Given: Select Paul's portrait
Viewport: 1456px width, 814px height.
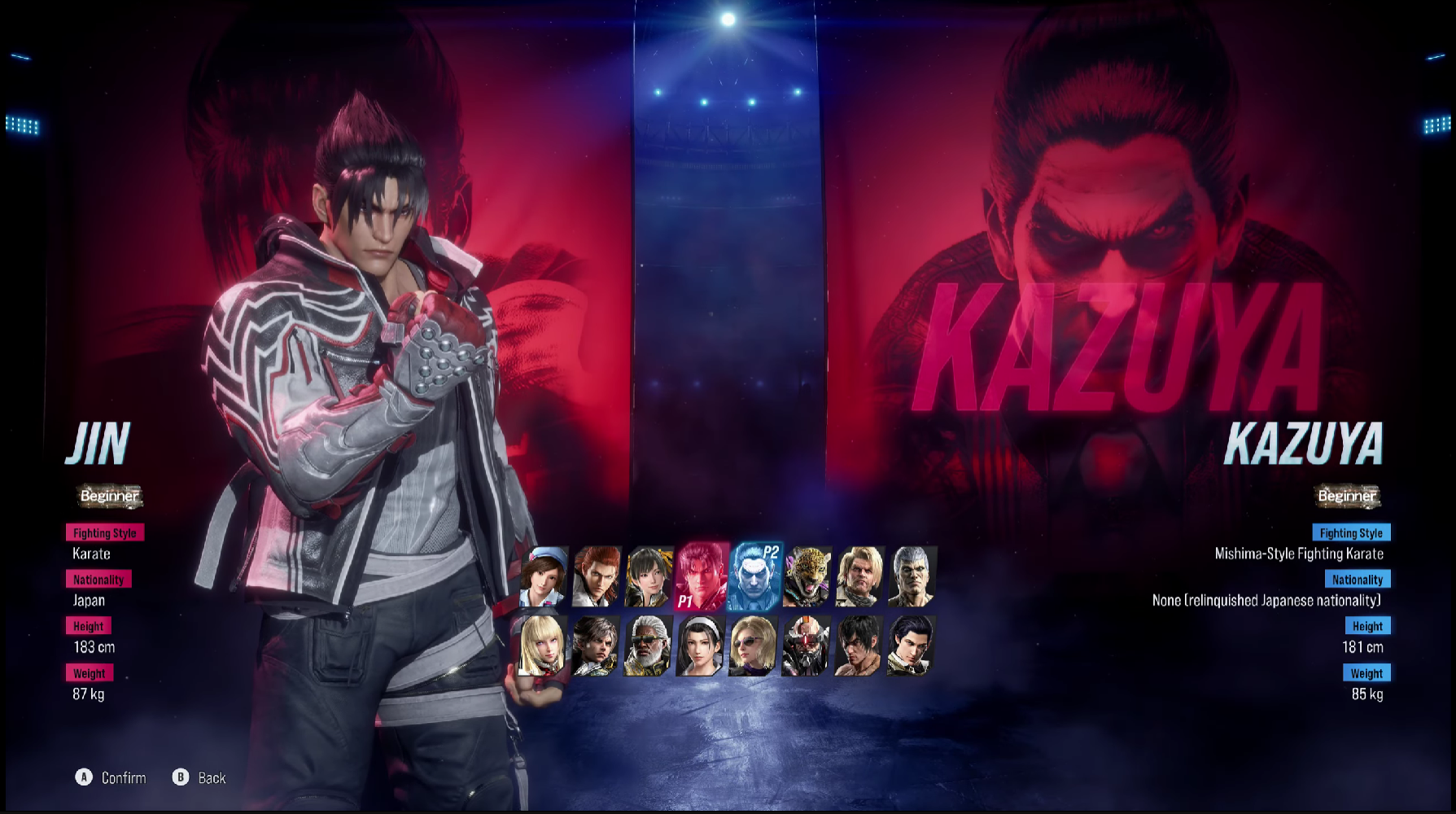Looking at the screenshot, I should (x=859, y=578).
